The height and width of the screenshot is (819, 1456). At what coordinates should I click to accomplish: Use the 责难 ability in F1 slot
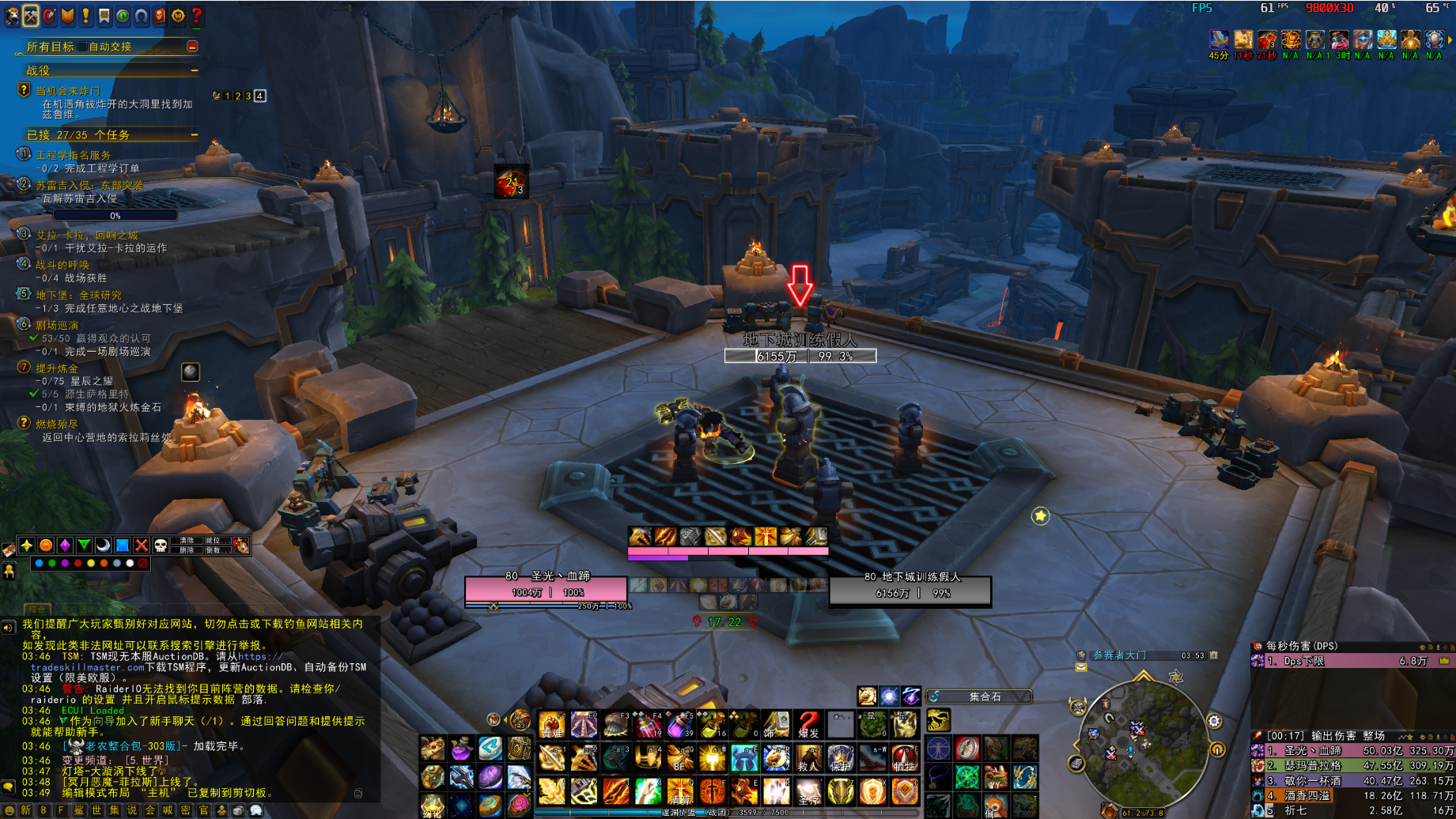pos(551,724)
